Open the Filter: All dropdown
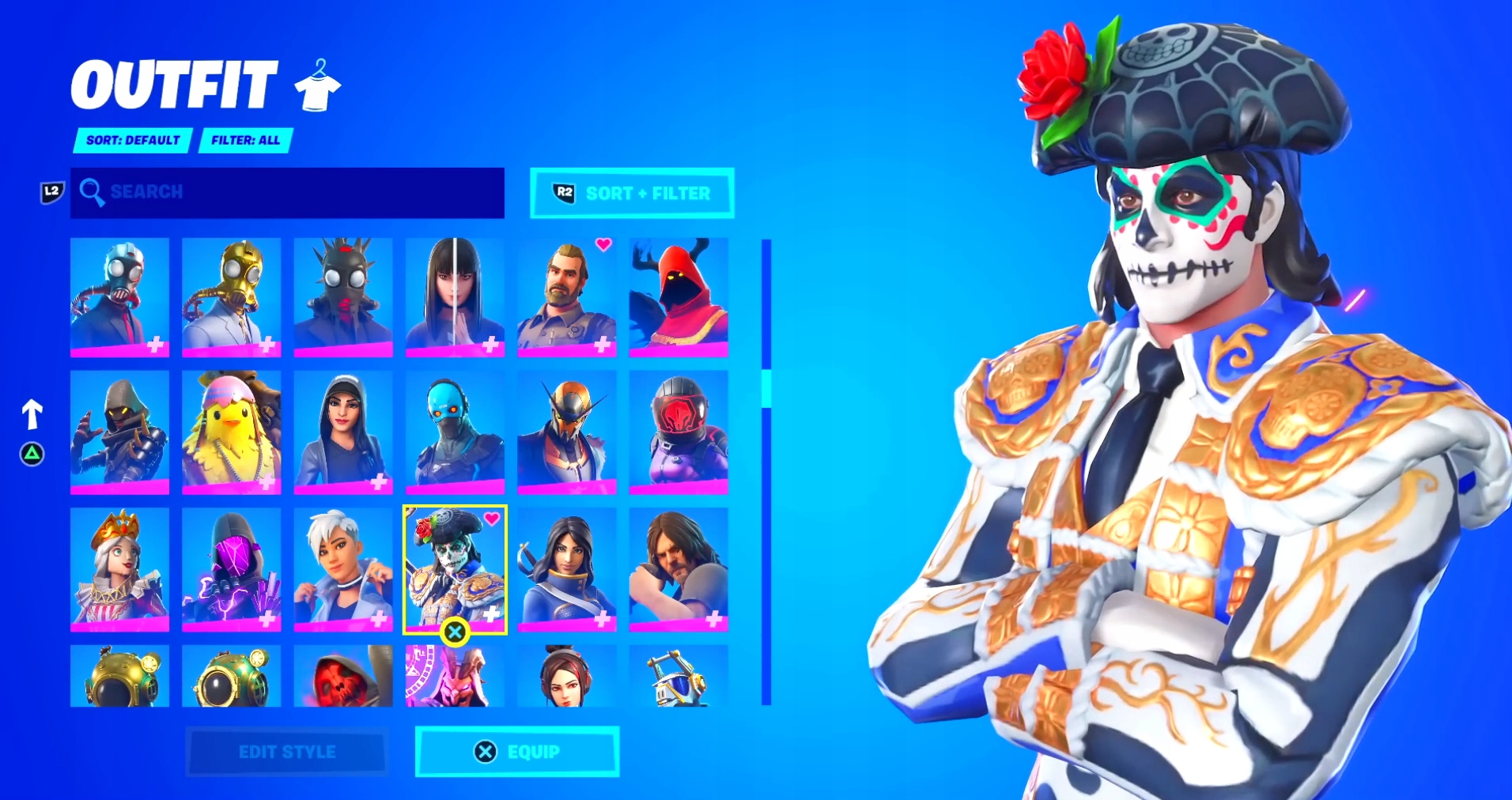The width and height of the screenshot is (1512, 800). [x=245, y=140]
